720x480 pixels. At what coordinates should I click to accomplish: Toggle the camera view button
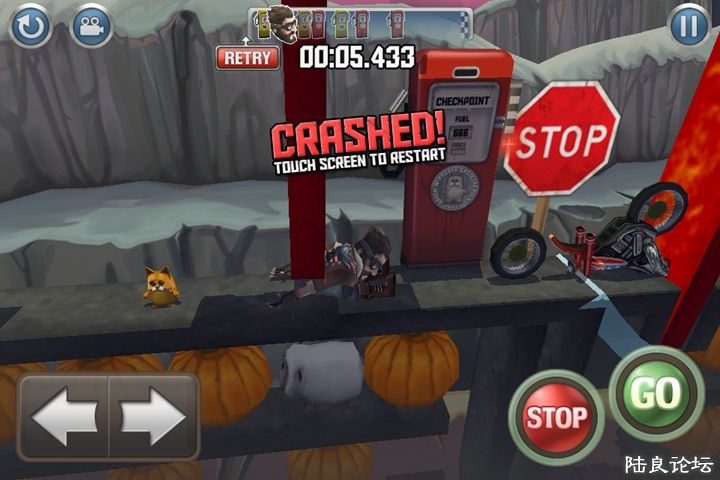[x=92, y=25]
